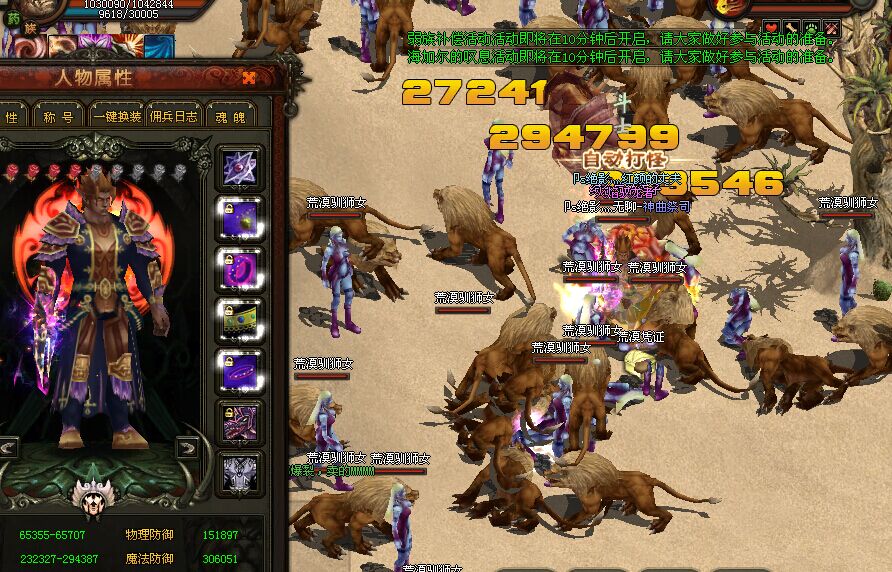892x572 pixels.
Task: Close the 人物属性 character panel
Action: coord(249,77)
